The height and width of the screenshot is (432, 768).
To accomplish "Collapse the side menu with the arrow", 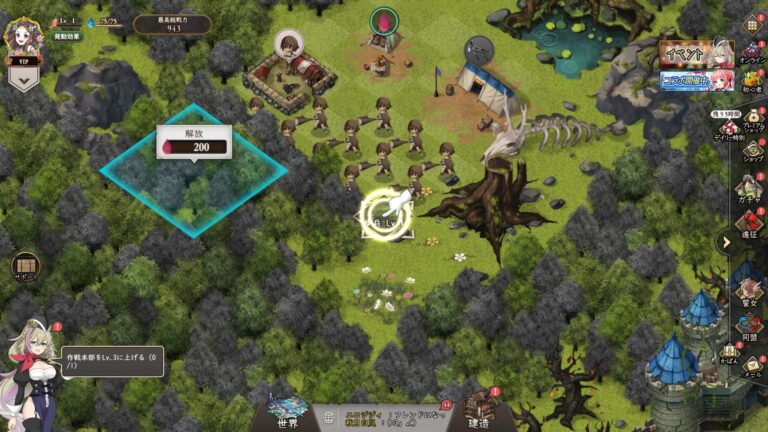I will tap(726, 241).
